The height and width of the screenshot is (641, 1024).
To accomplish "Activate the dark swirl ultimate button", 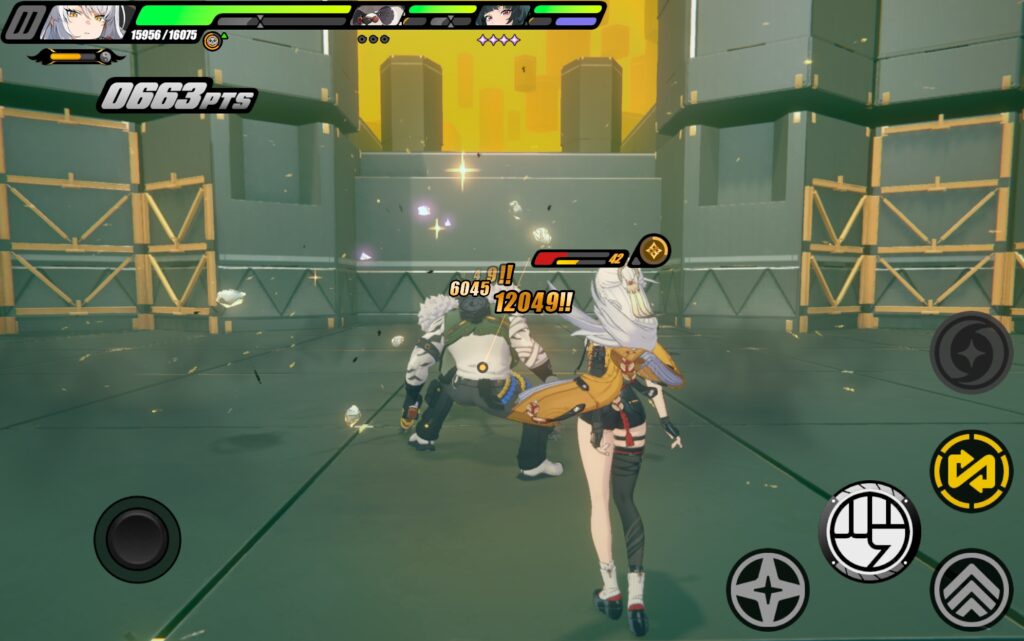I will coord(970,352).
